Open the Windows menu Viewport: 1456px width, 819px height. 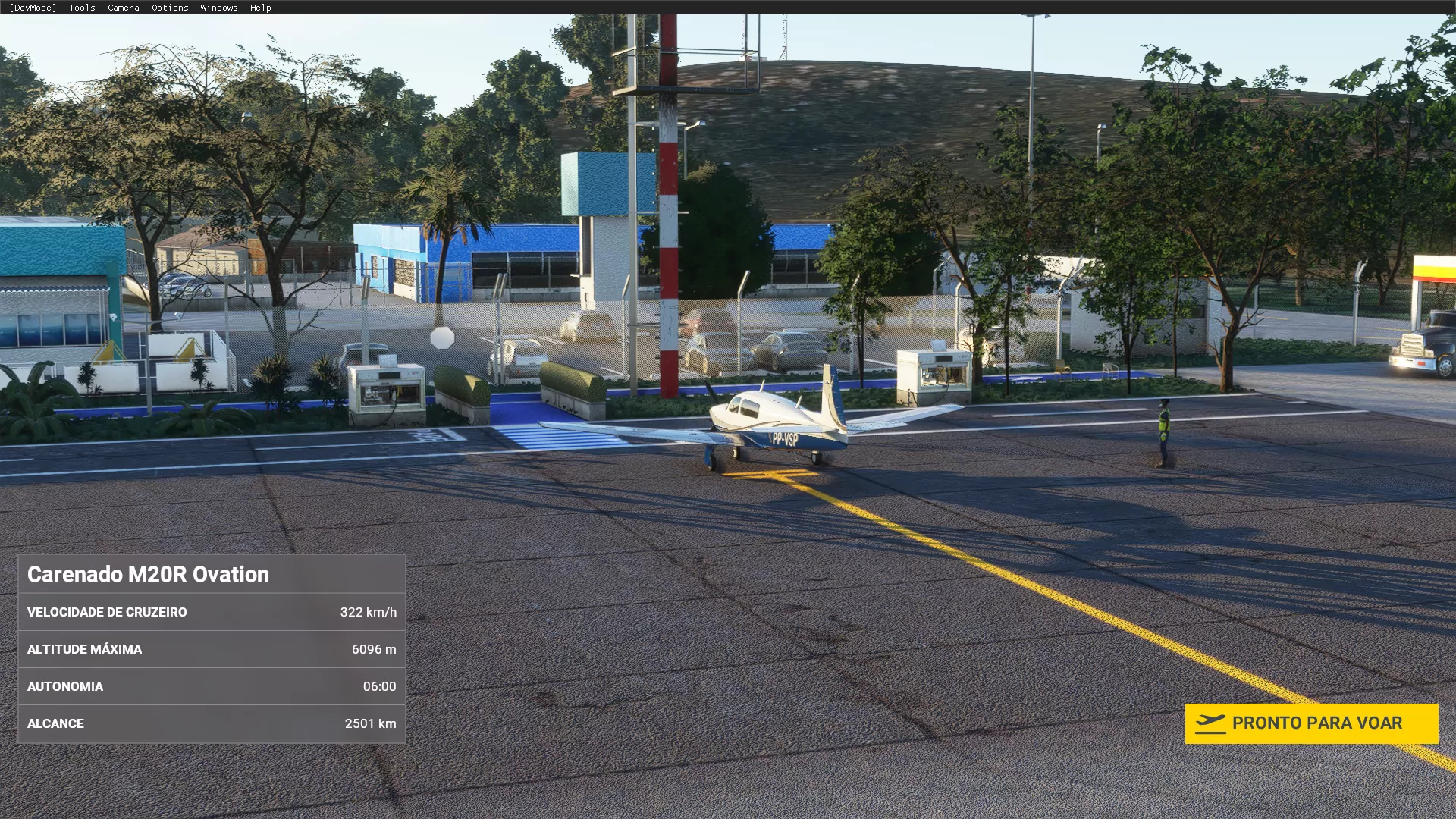[x=219, y=8]
